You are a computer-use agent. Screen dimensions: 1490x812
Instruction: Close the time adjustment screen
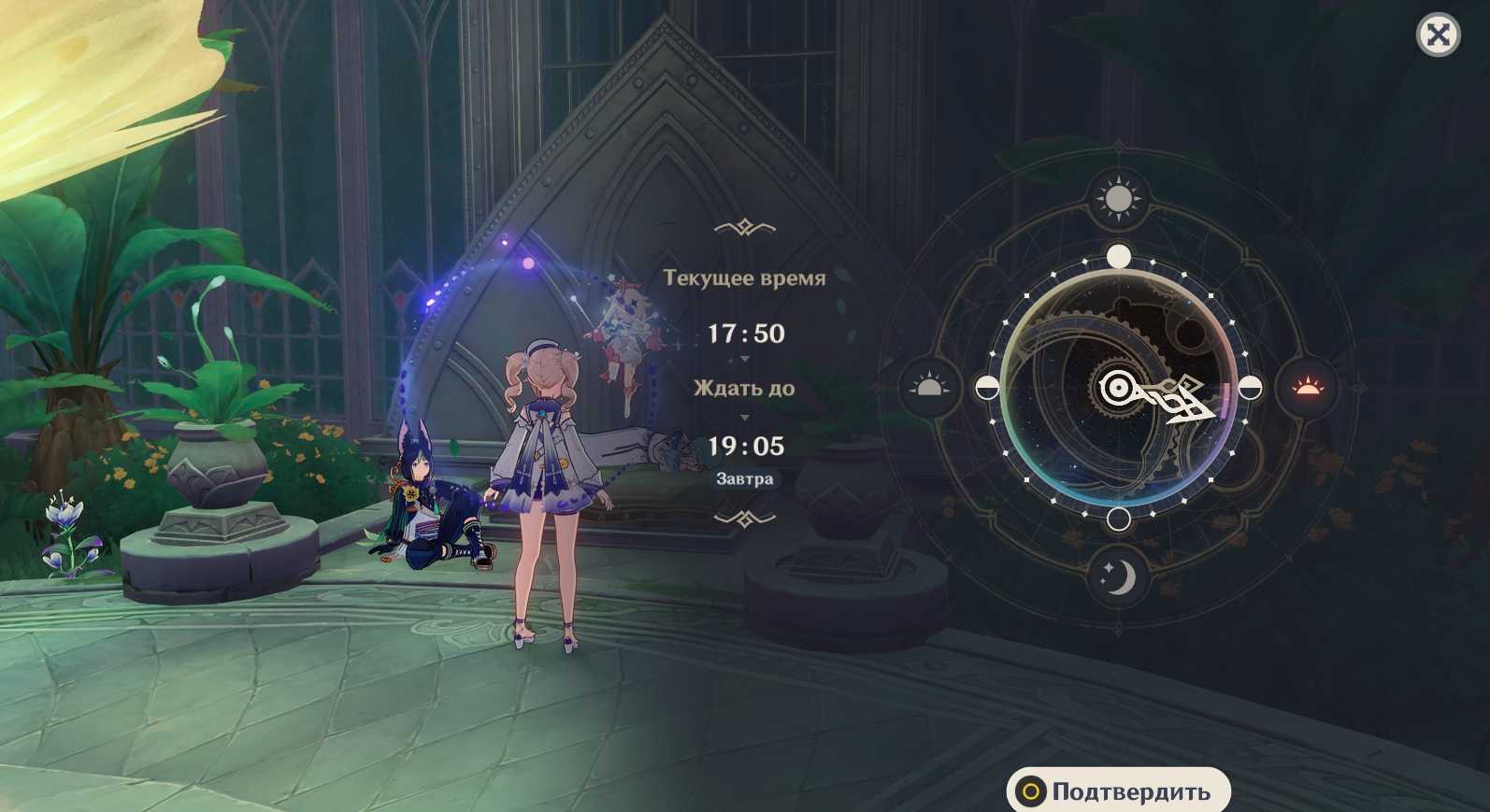tap(1438, 36)
